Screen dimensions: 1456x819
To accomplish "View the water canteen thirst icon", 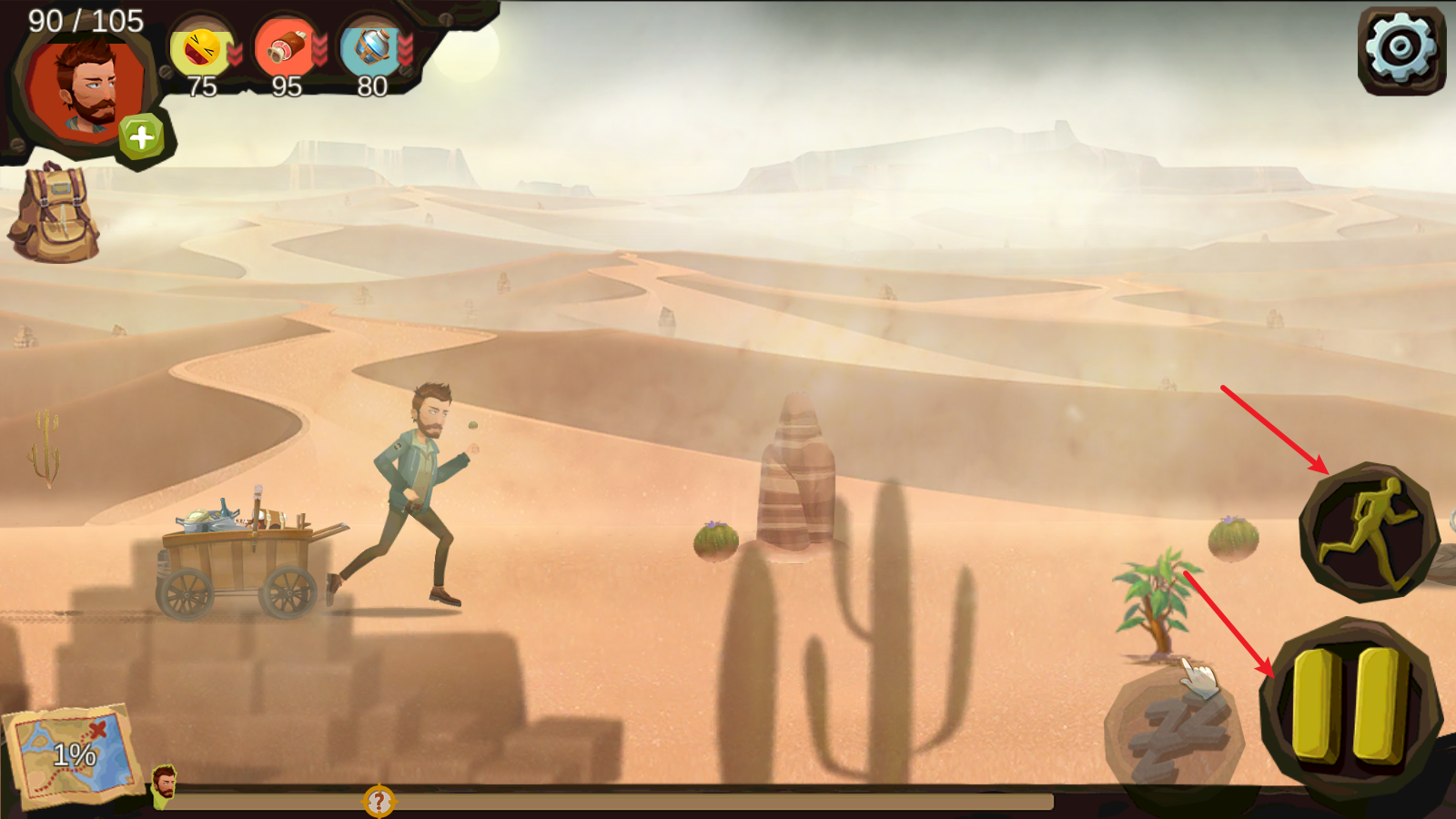I will 370,47.
